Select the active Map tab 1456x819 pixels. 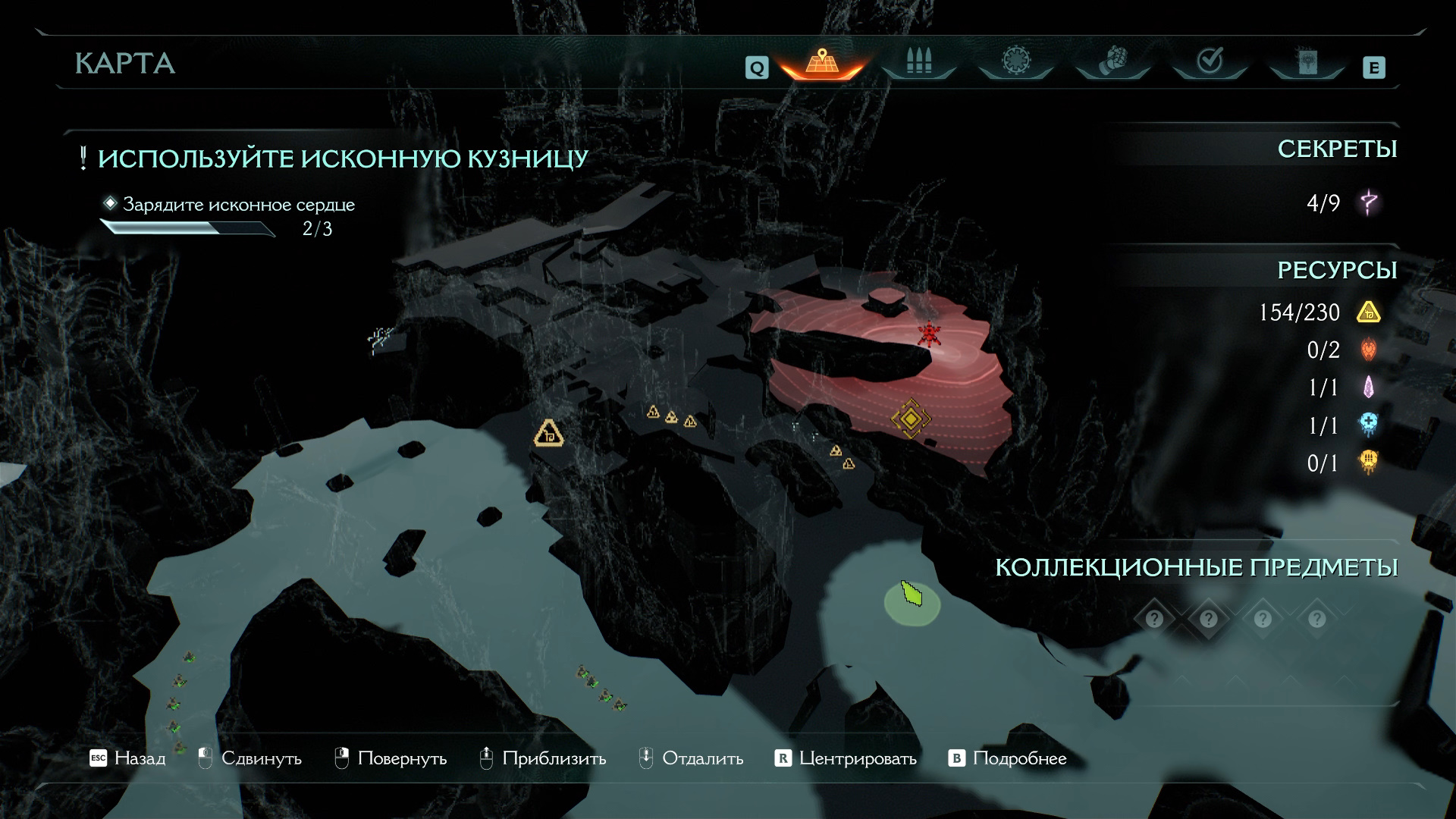click(822, 61)
